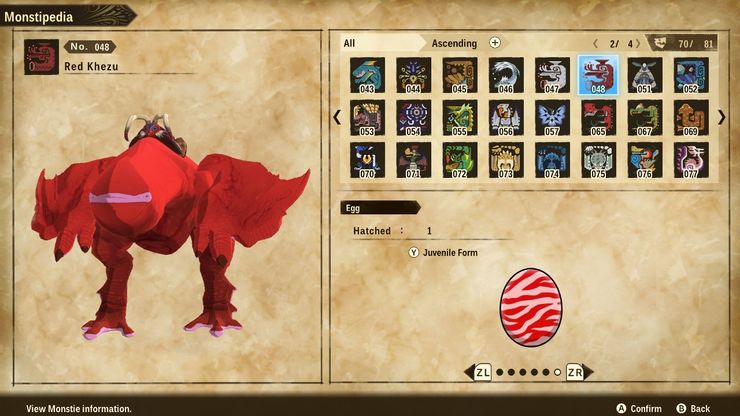Image resolution: width=740 pixels, height=416 pixels.
Task: Return to the previous grid page with the left arrow
Action: coord(337,117)
